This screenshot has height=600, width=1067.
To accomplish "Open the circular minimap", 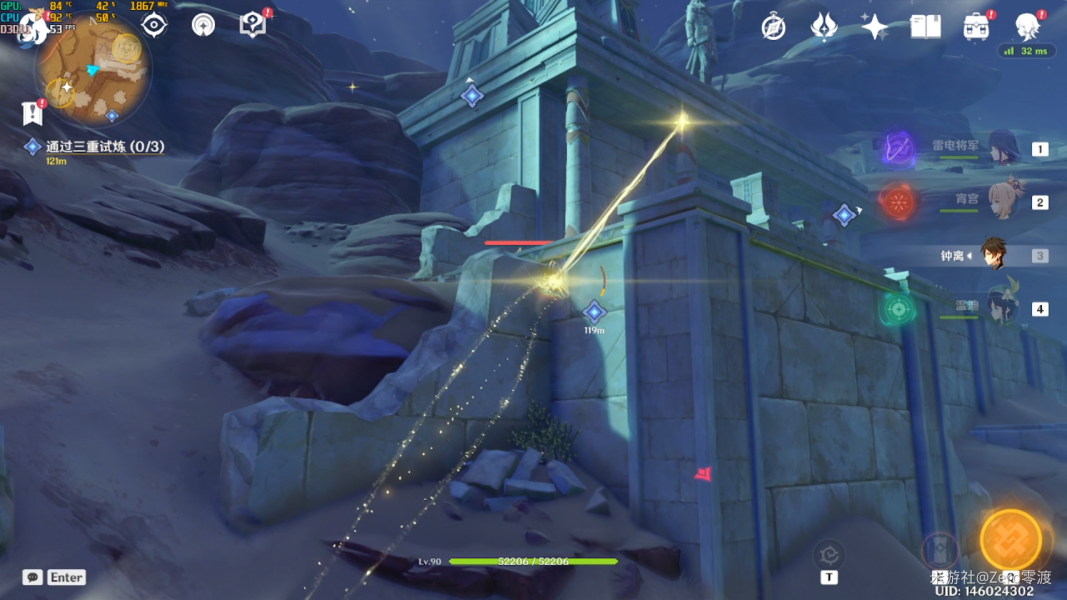I will coord(93,70).
